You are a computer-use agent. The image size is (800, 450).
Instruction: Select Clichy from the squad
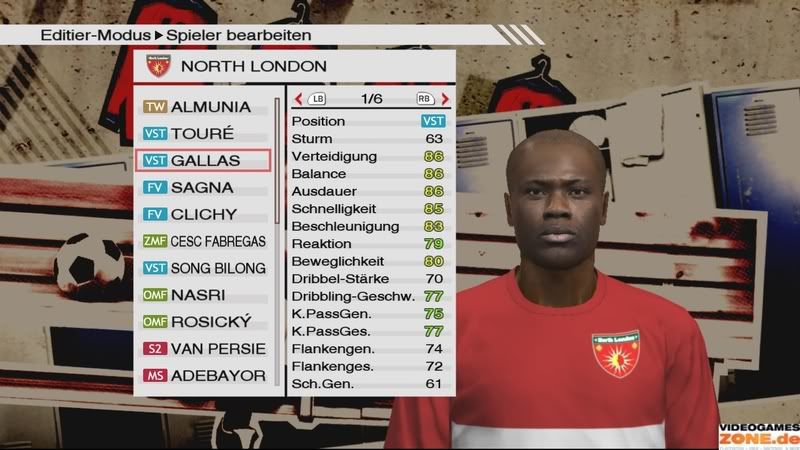205,215
